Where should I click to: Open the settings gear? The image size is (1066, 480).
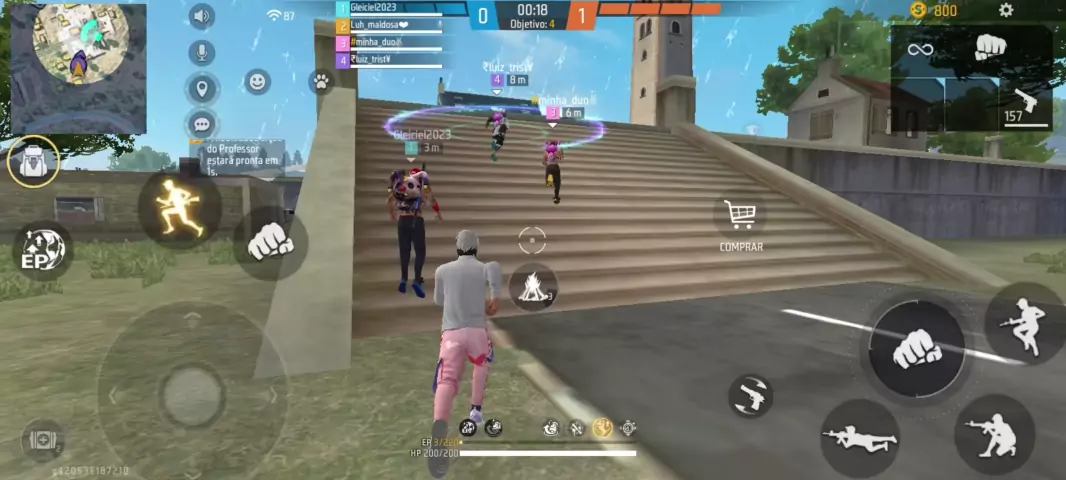1006,11
